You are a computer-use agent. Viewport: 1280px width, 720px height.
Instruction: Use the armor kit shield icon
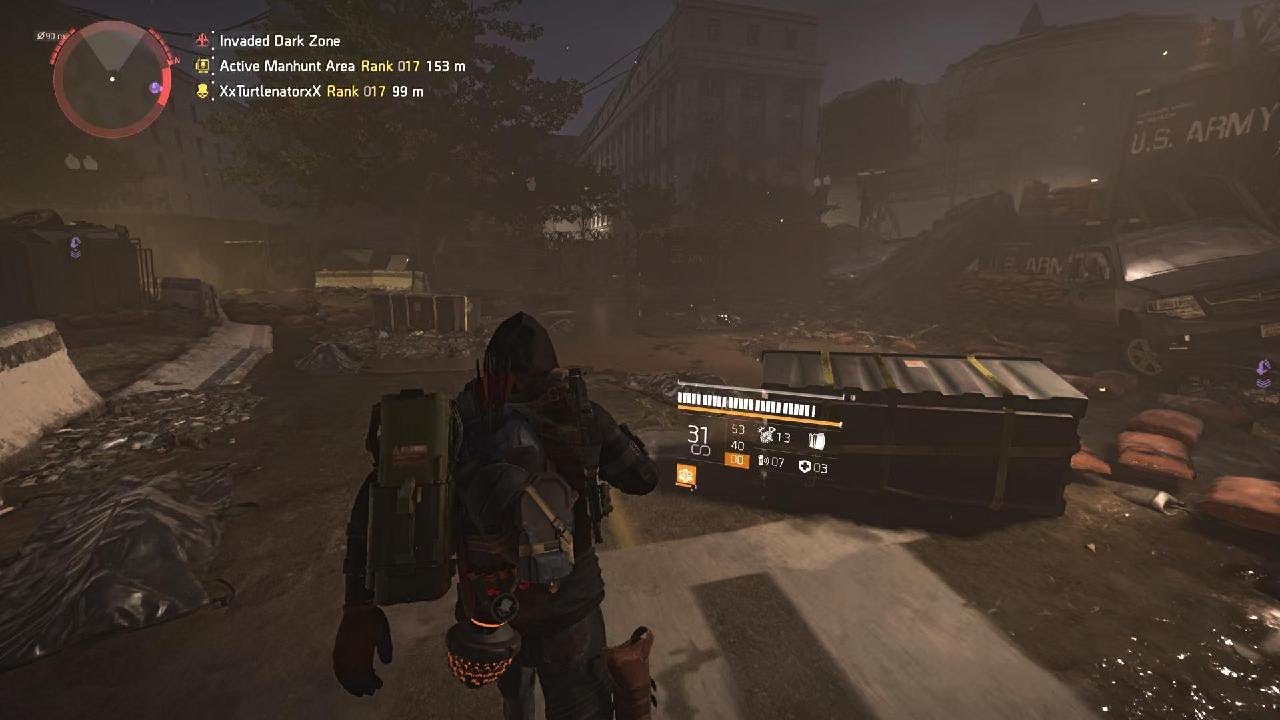805,467
